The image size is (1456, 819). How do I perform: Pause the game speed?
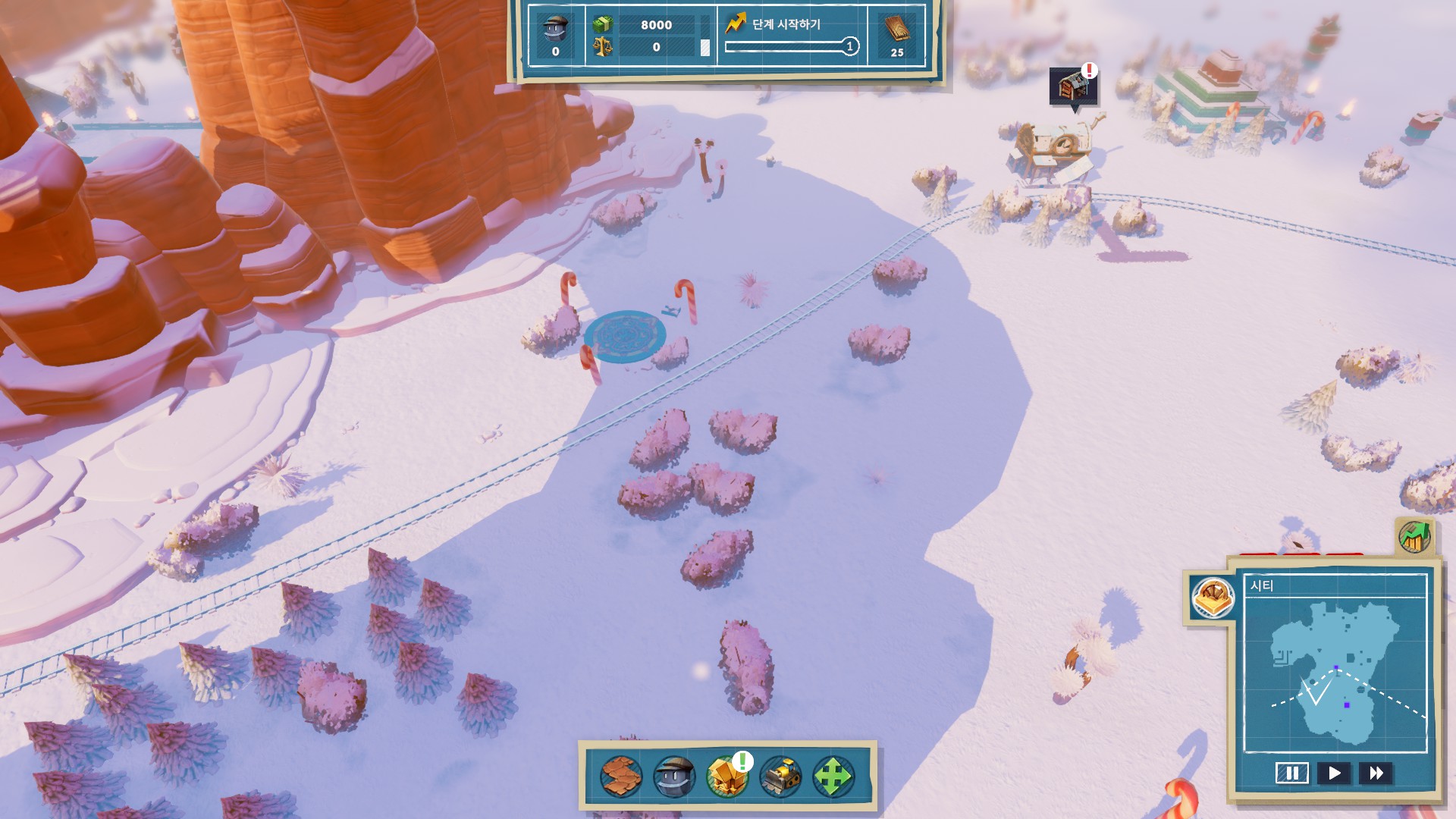coord(1291,773)
